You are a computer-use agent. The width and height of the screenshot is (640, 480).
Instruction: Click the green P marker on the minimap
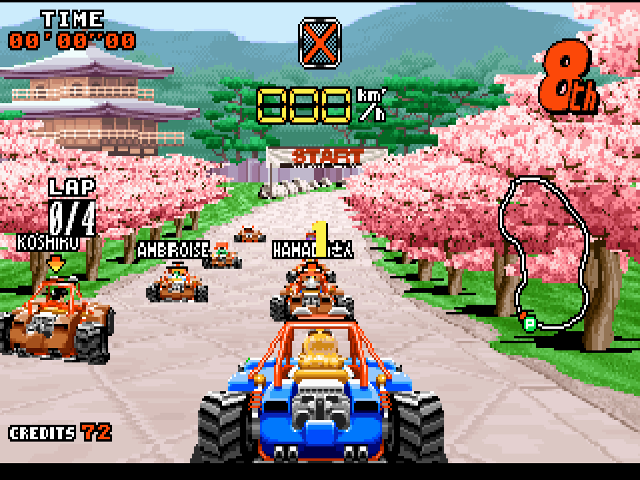tap(527, 322)
